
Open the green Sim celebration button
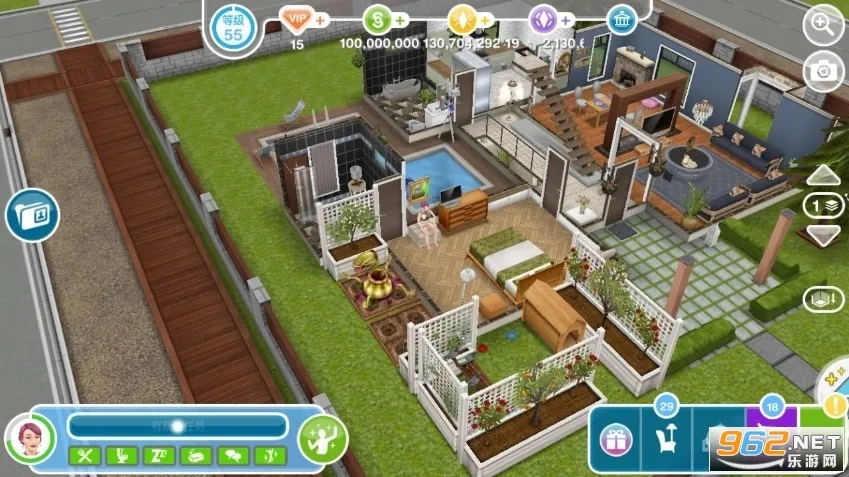[323, 439]
